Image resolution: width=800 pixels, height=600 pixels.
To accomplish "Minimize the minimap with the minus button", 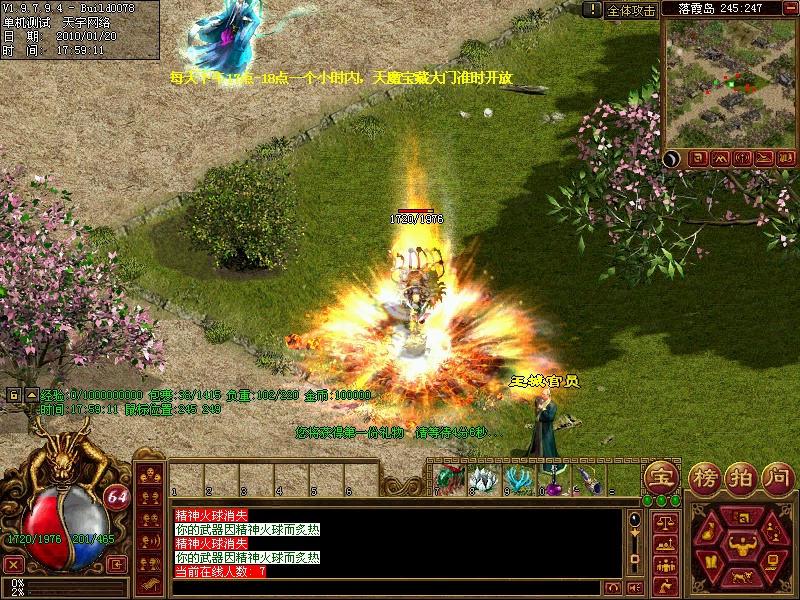I will pos(786,9).
